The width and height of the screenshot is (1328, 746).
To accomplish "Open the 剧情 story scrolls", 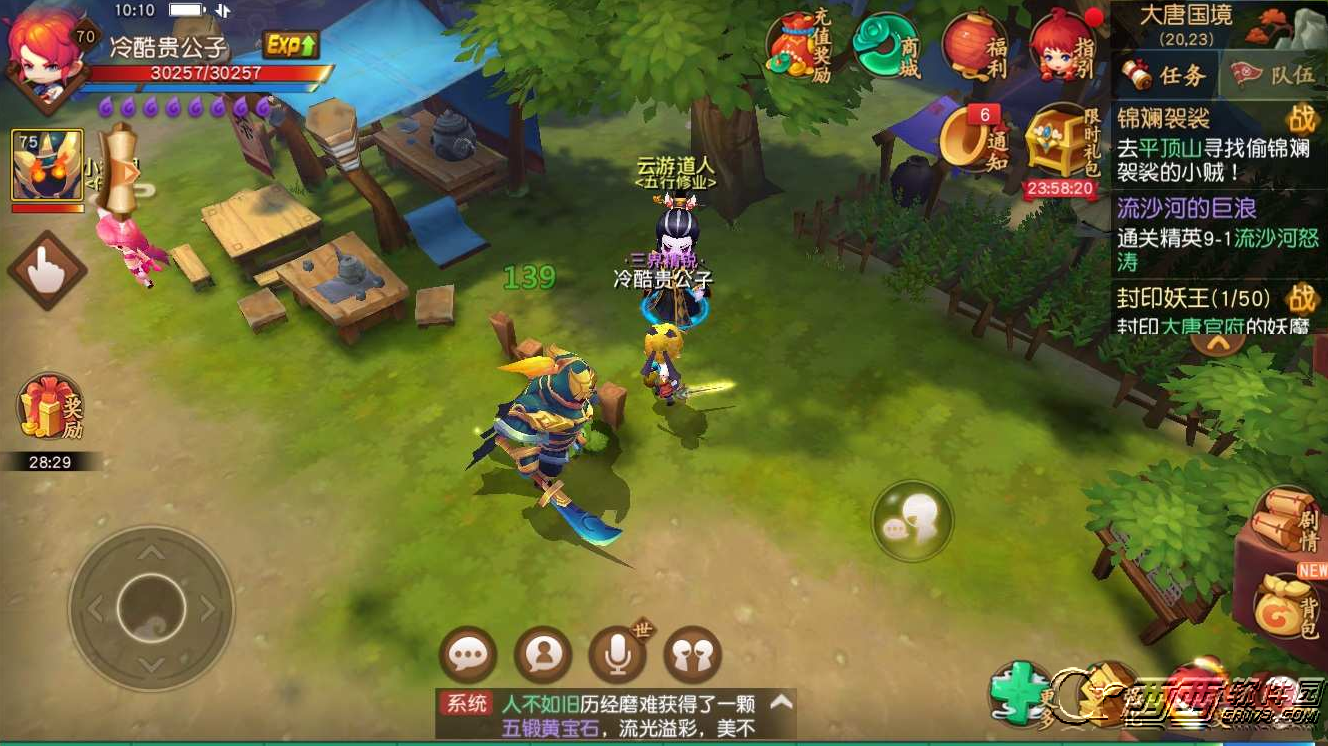I will [1286, 520].
